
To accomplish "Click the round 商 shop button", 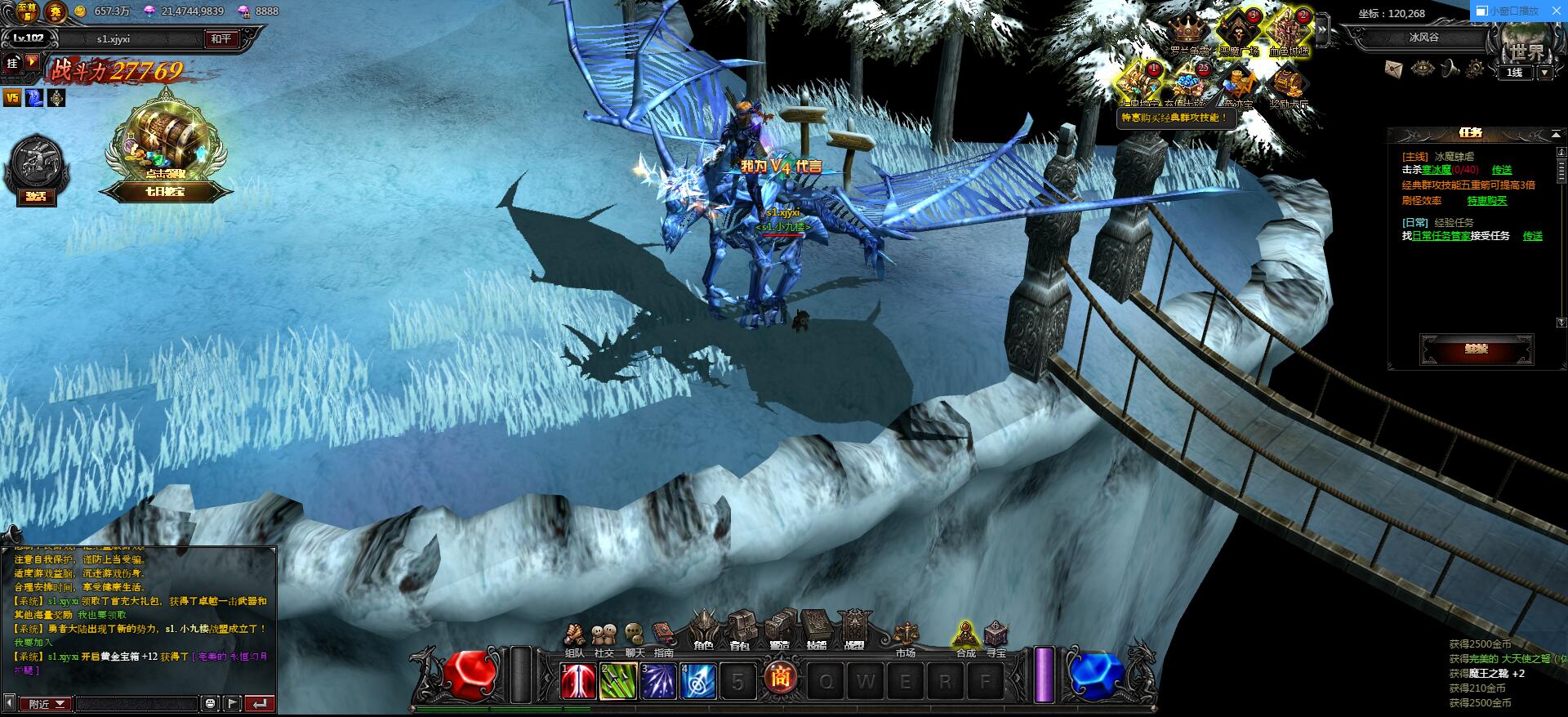I will [x=780, y=679].
